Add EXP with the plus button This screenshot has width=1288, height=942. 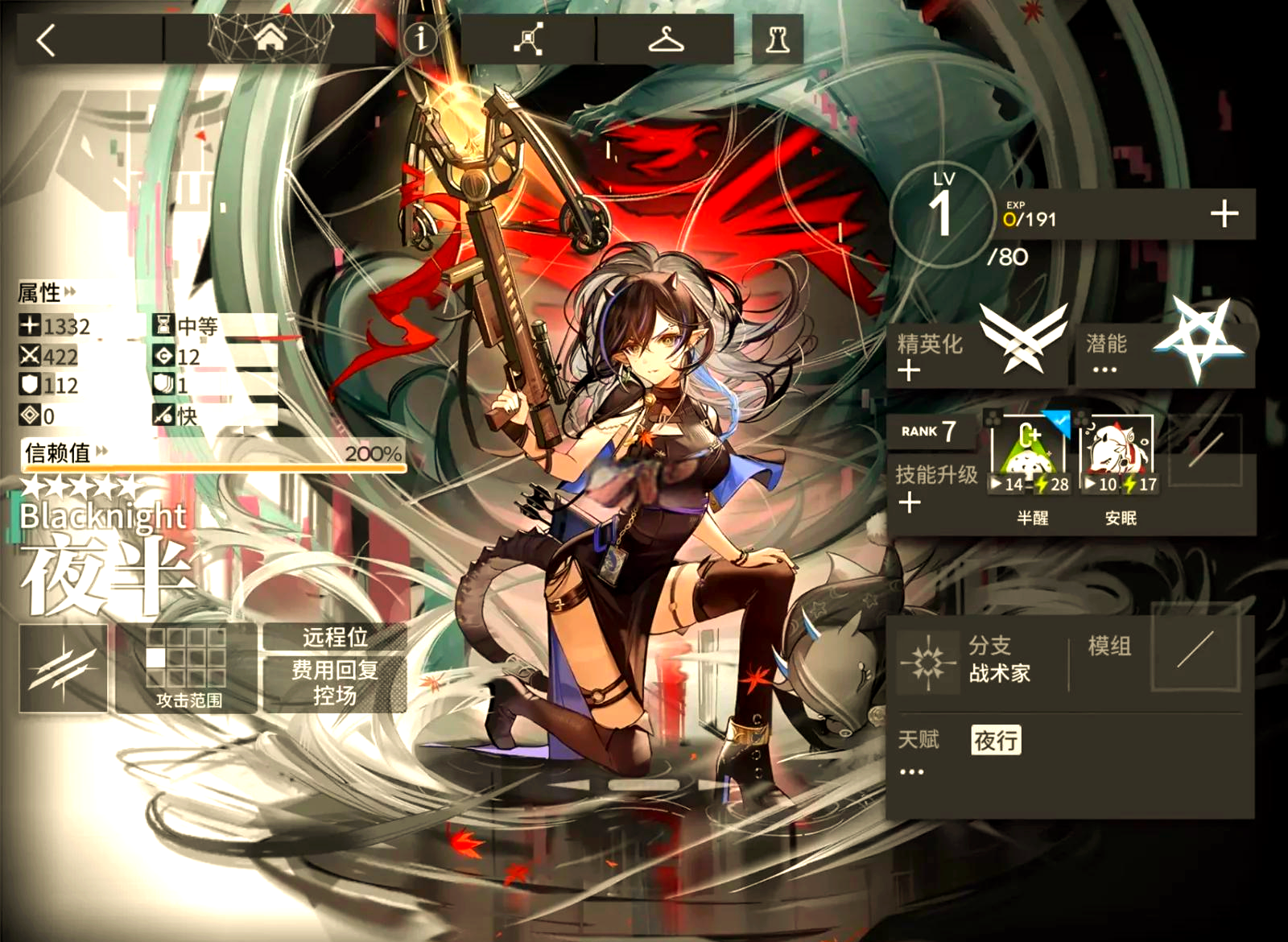tap(1224, 214)
